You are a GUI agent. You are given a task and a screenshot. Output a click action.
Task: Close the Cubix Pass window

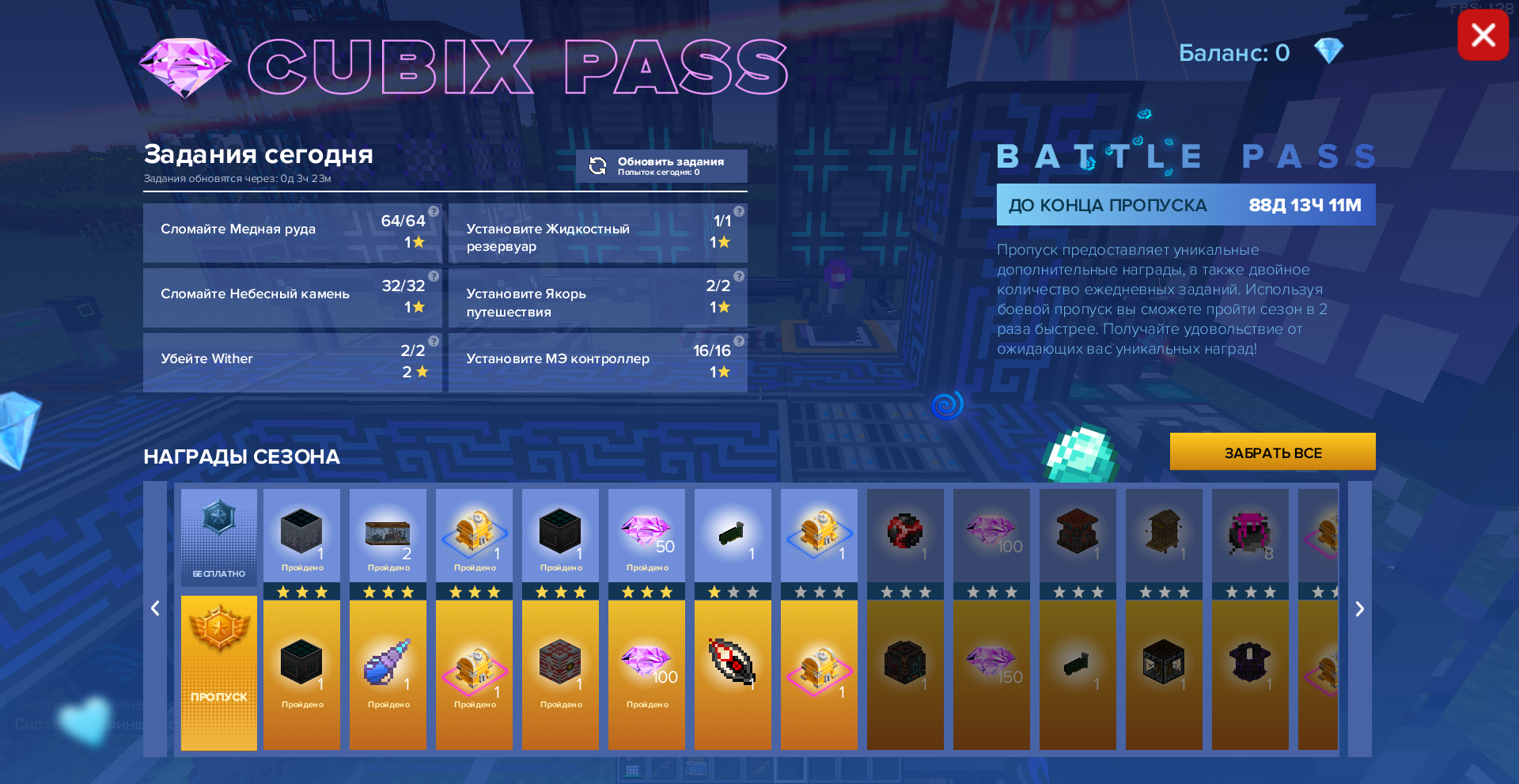[1483, 36]
